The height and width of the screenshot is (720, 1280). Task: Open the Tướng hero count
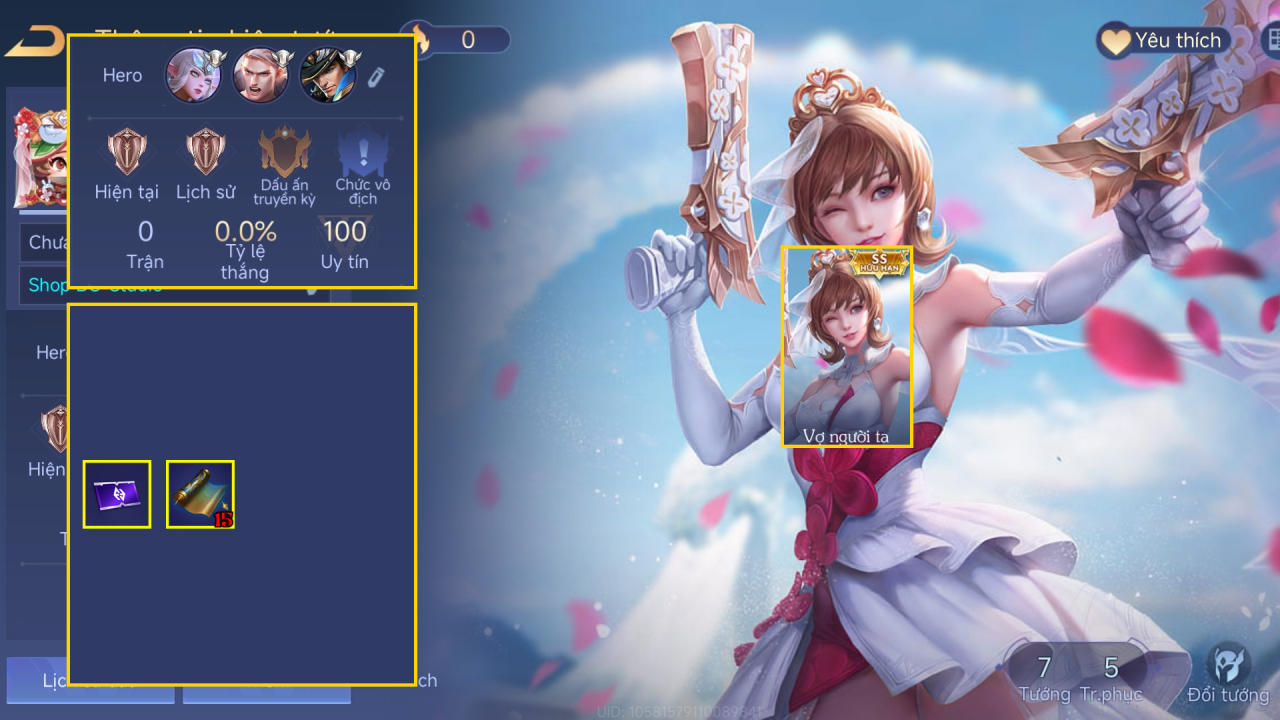(1043, 677)
